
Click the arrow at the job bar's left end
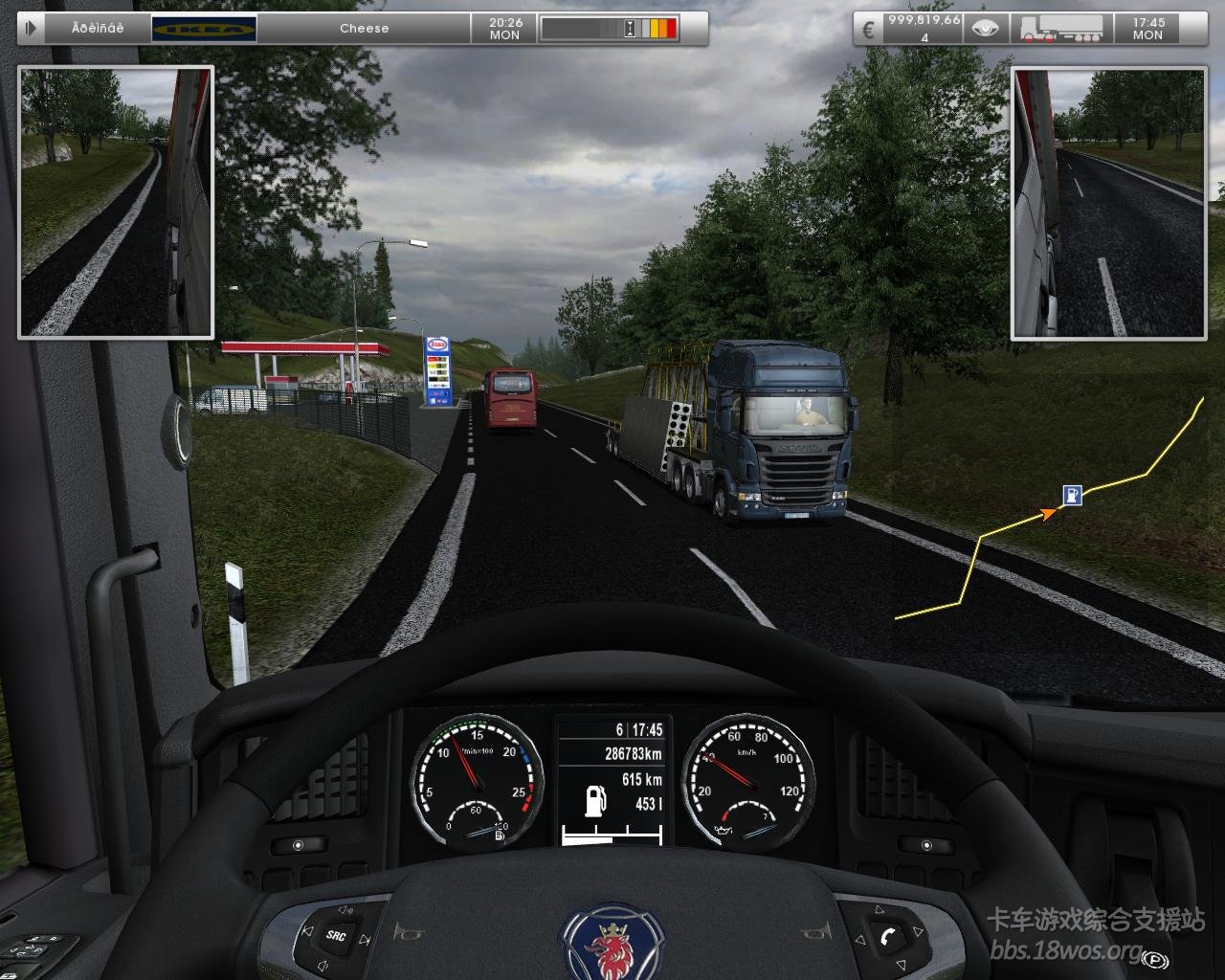[x=31, y=29]
